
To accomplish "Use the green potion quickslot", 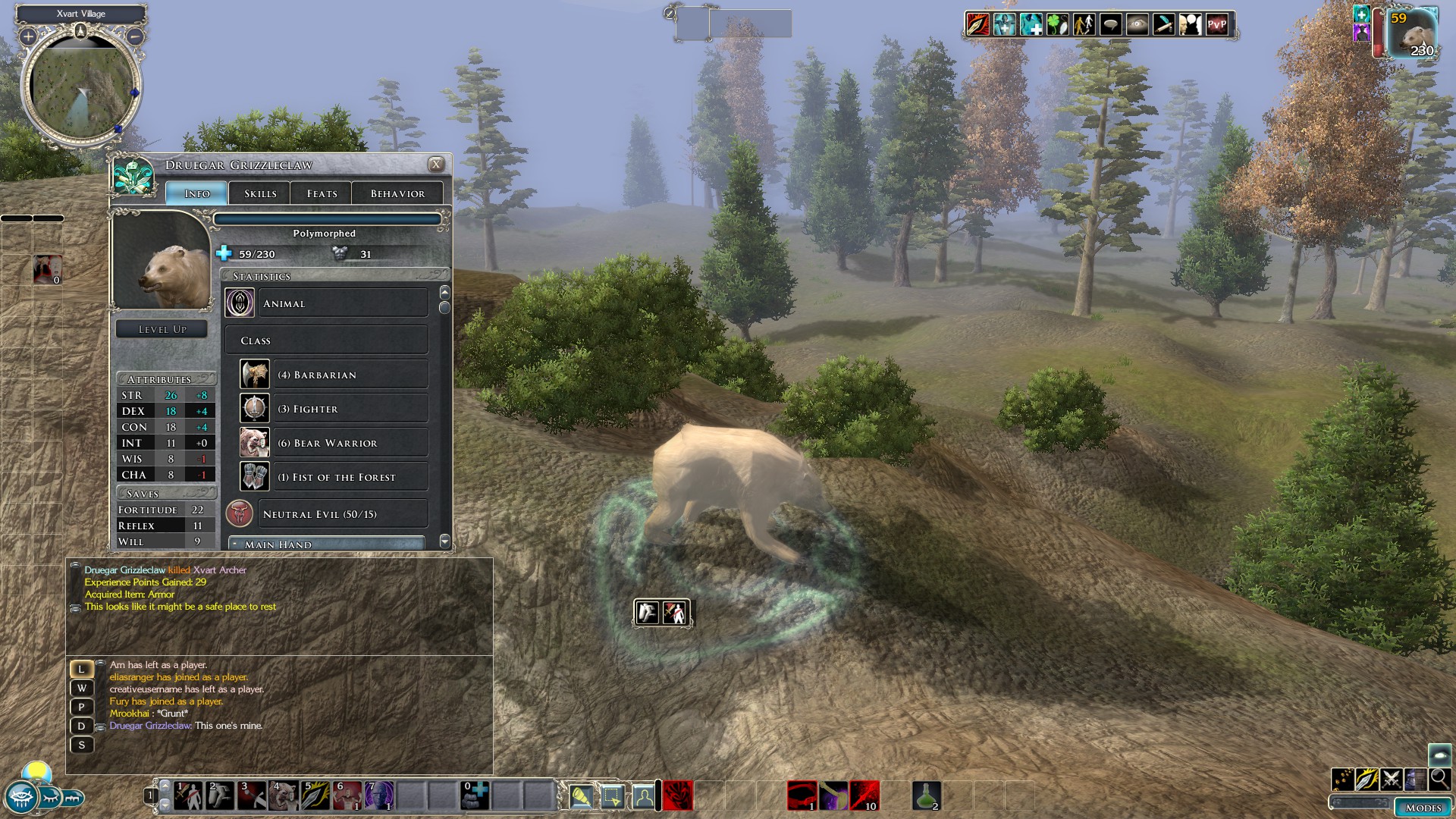I will [926, 795].
